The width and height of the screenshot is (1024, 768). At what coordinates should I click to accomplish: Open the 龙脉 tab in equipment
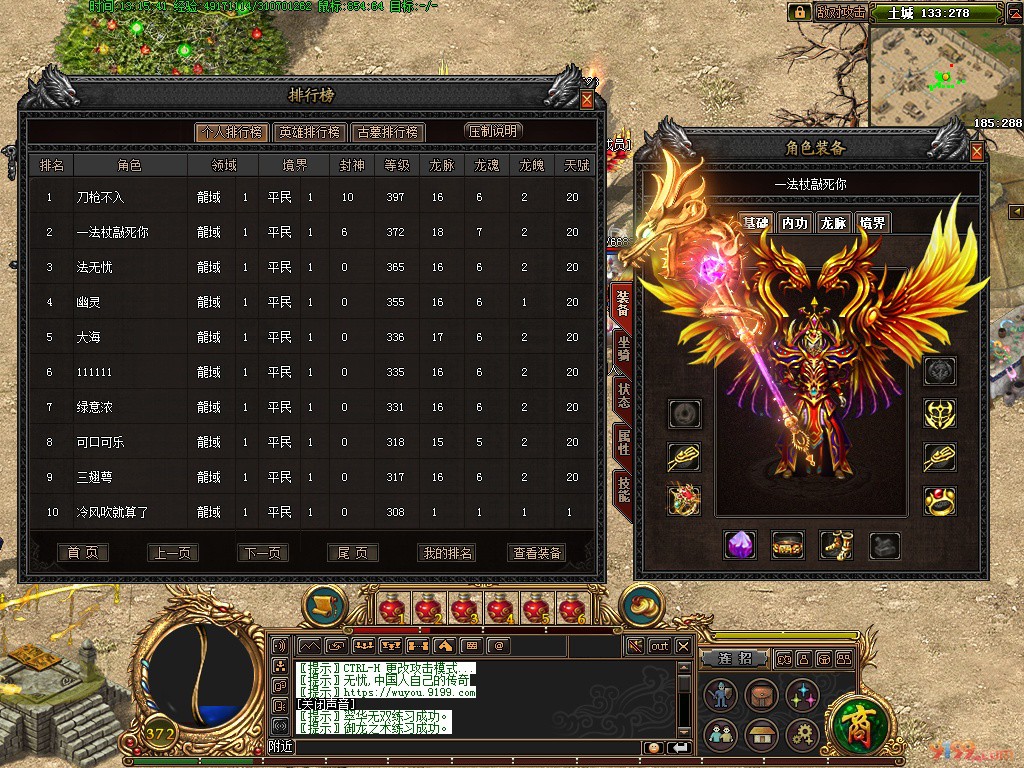coord(833,223)
